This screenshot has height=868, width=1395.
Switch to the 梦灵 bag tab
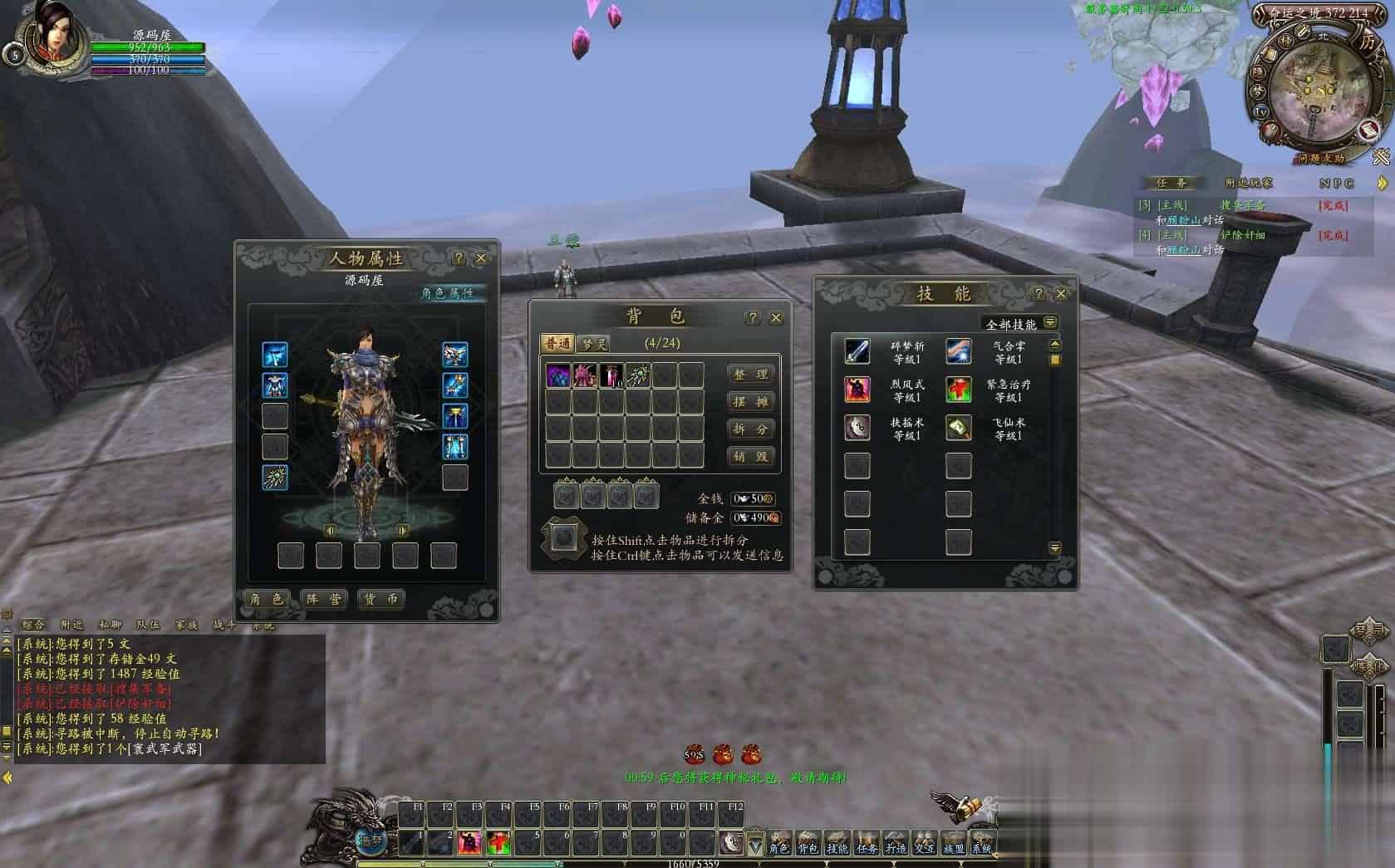pyautogui.click(x=593, y=343)
